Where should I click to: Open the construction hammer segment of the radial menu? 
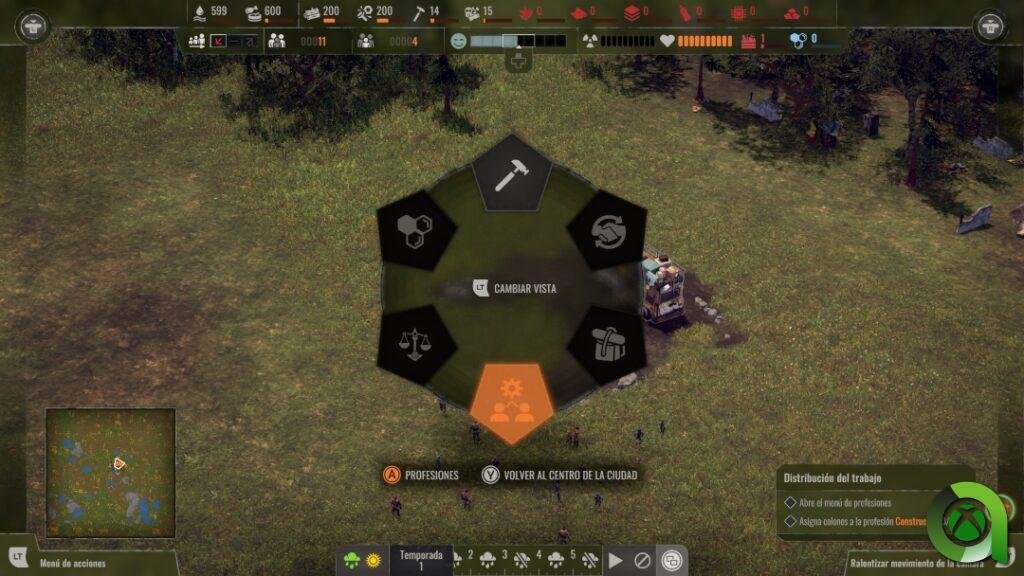[511, 174]
